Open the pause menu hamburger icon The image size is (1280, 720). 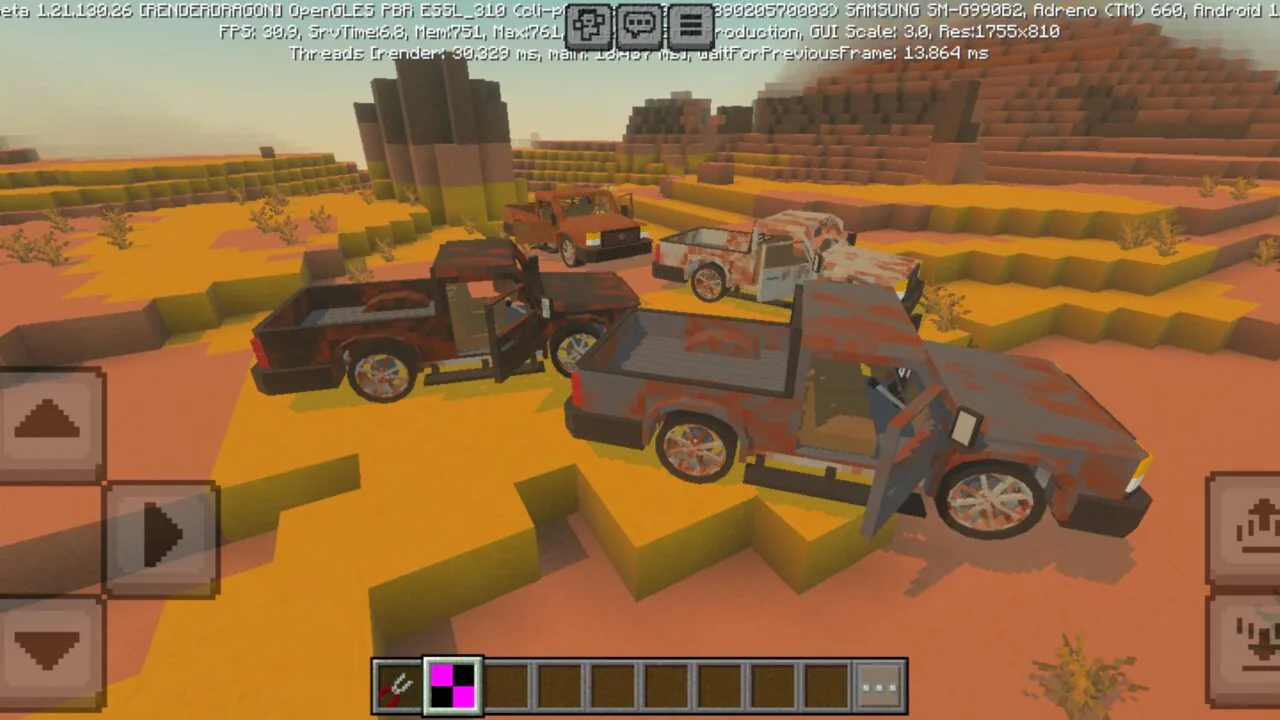tap(690, 27)
